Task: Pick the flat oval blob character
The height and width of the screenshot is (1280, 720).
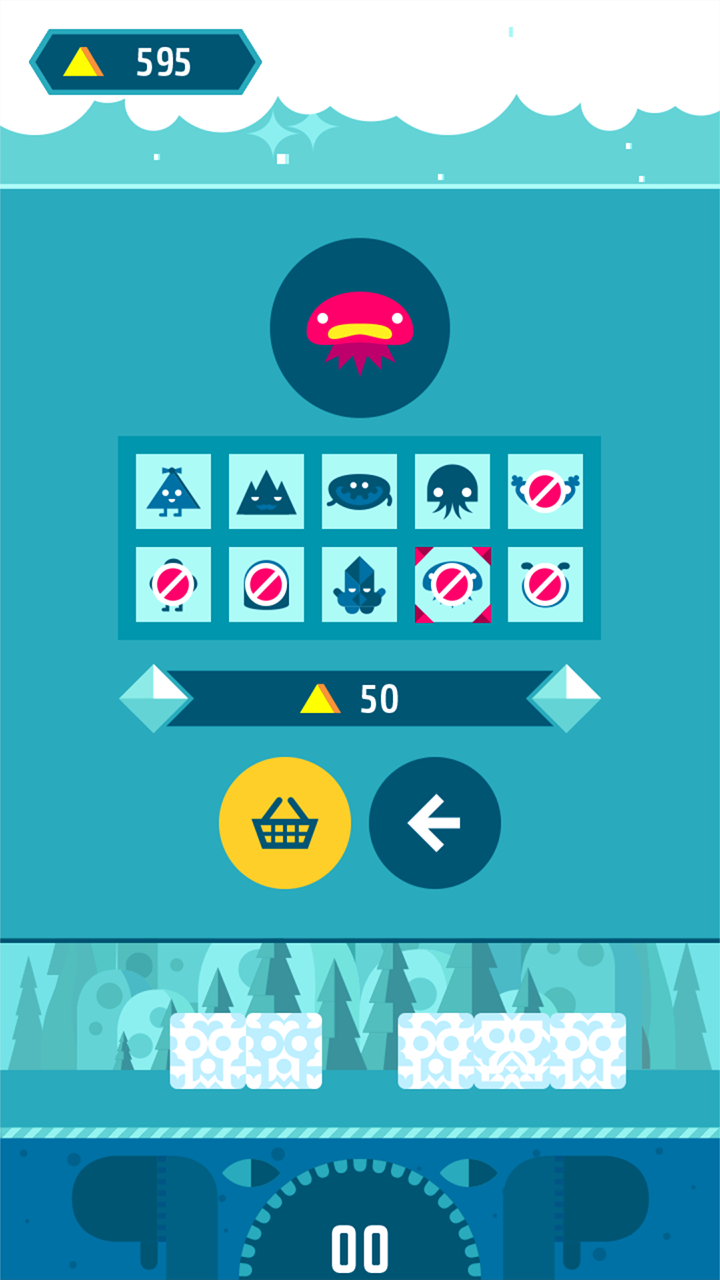Action: [359, 491]
